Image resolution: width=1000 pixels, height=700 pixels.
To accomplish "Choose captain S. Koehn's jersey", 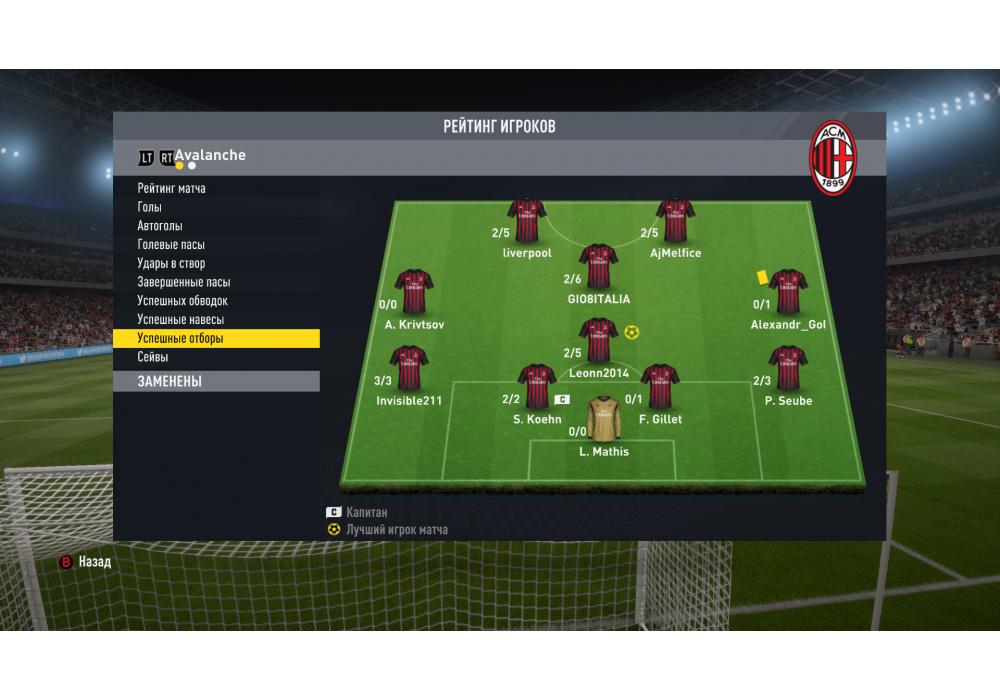I will point(537,386).
